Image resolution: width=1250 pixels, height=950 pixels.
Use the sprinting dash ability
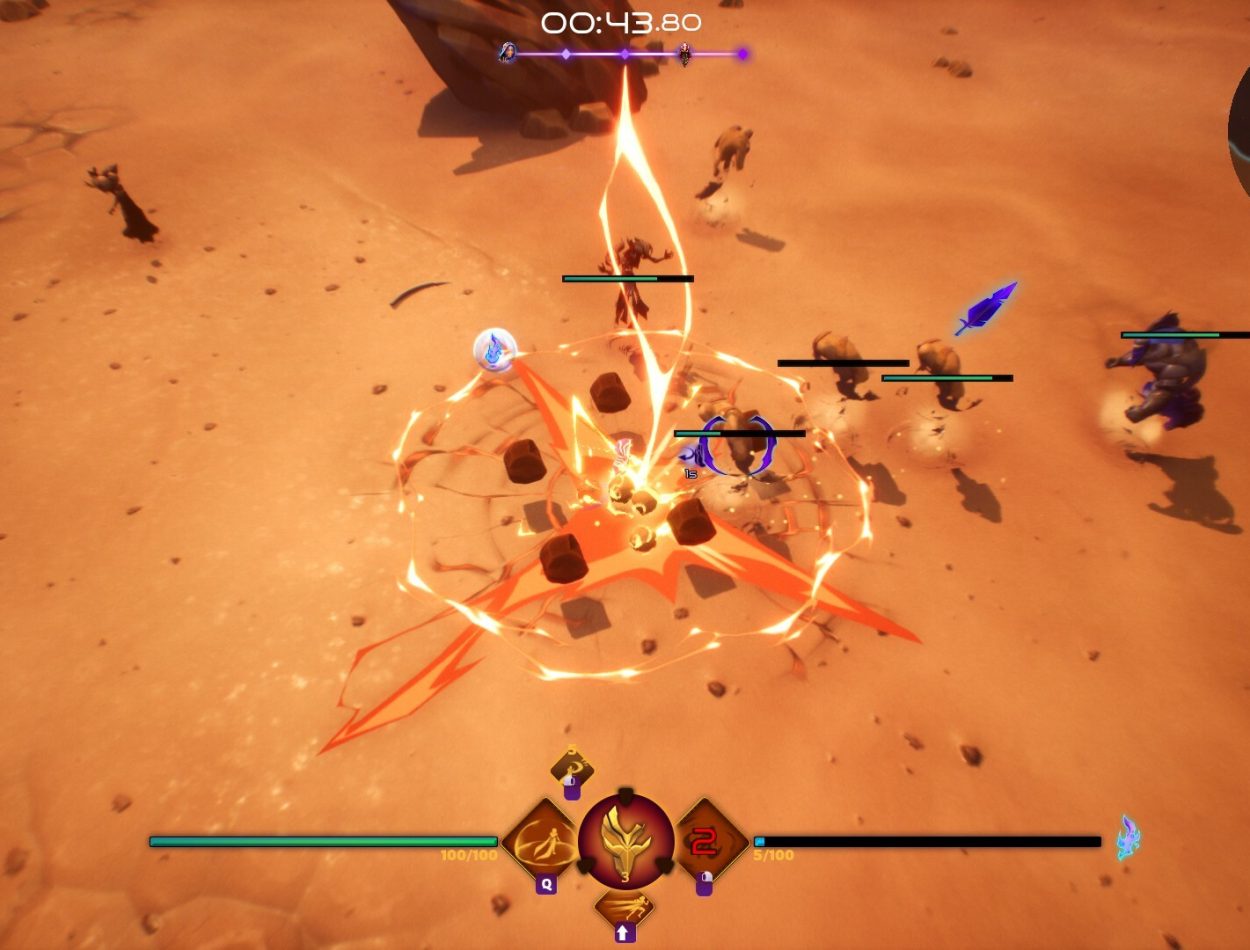[x=625, y=906]
